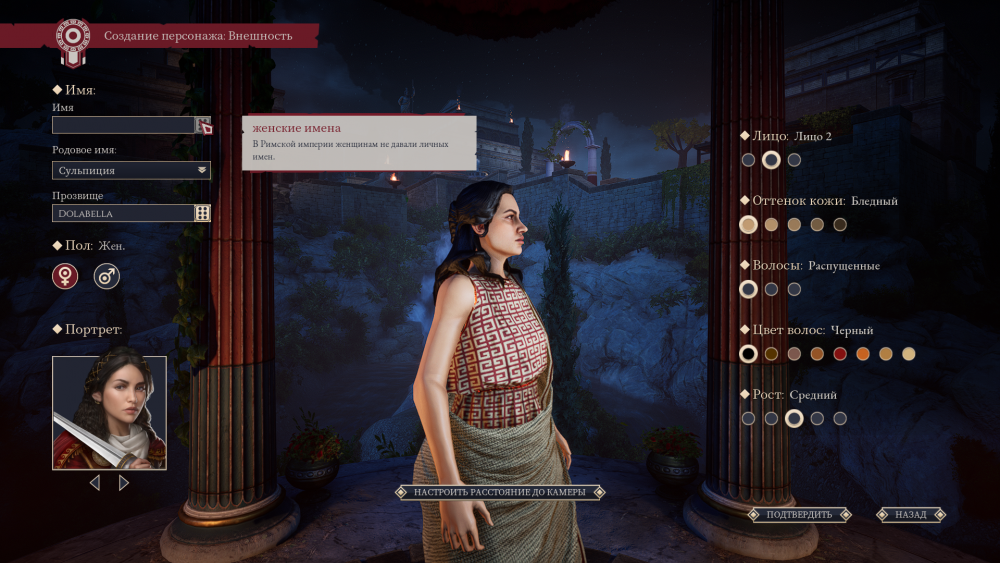
Task: Choose the darkest skin tone swatch
Action: [x=840, y=224]
